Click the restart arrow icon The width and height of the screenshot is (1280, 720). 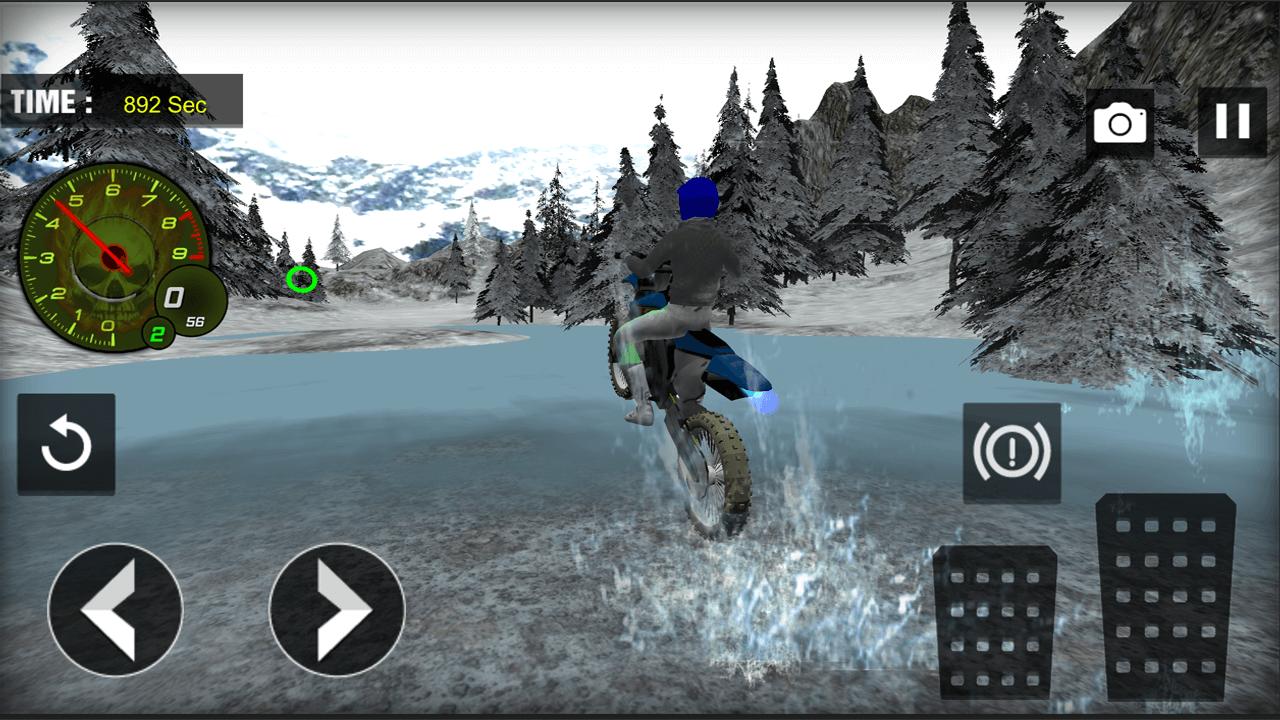click(66, 444)
